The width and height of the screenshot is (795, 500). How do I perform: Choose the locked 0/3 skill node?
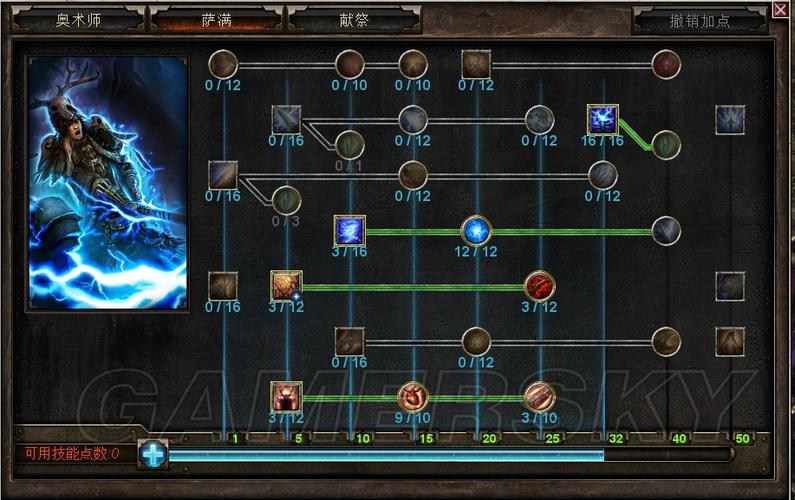coord(286,200)
